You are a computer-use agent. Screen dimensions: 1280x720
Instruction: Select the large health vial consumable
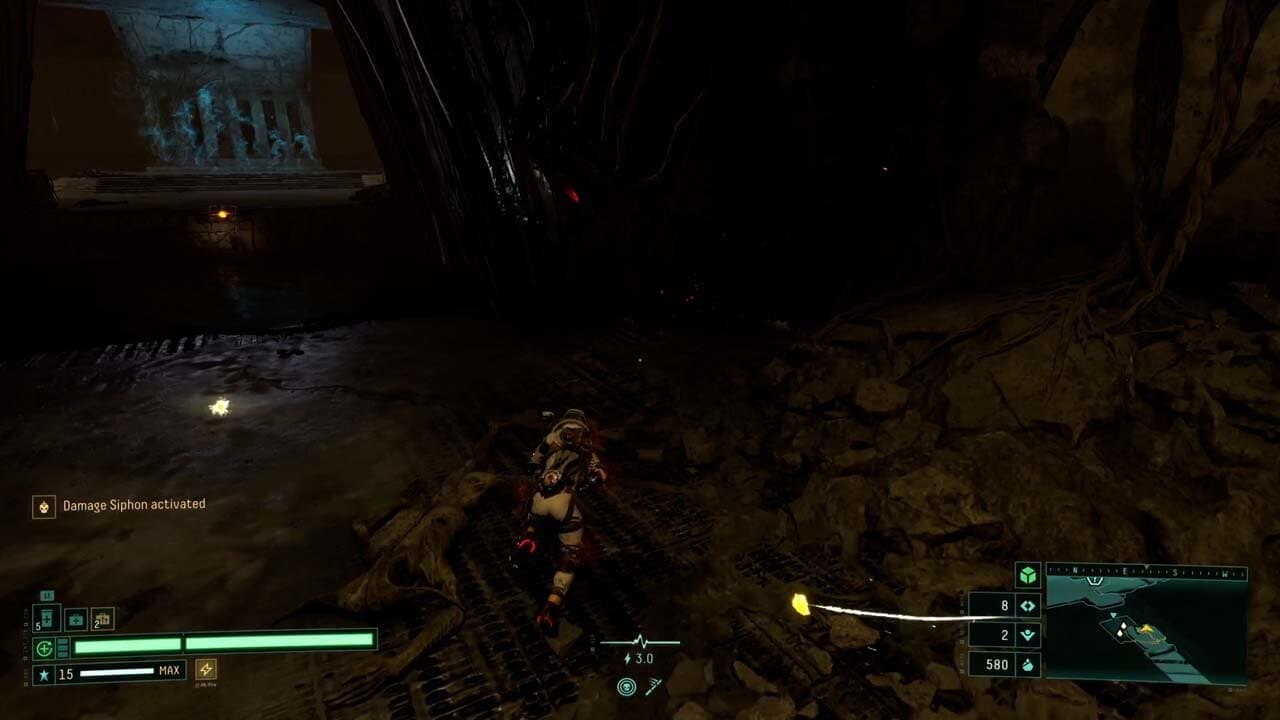click(x=47, y=618)
